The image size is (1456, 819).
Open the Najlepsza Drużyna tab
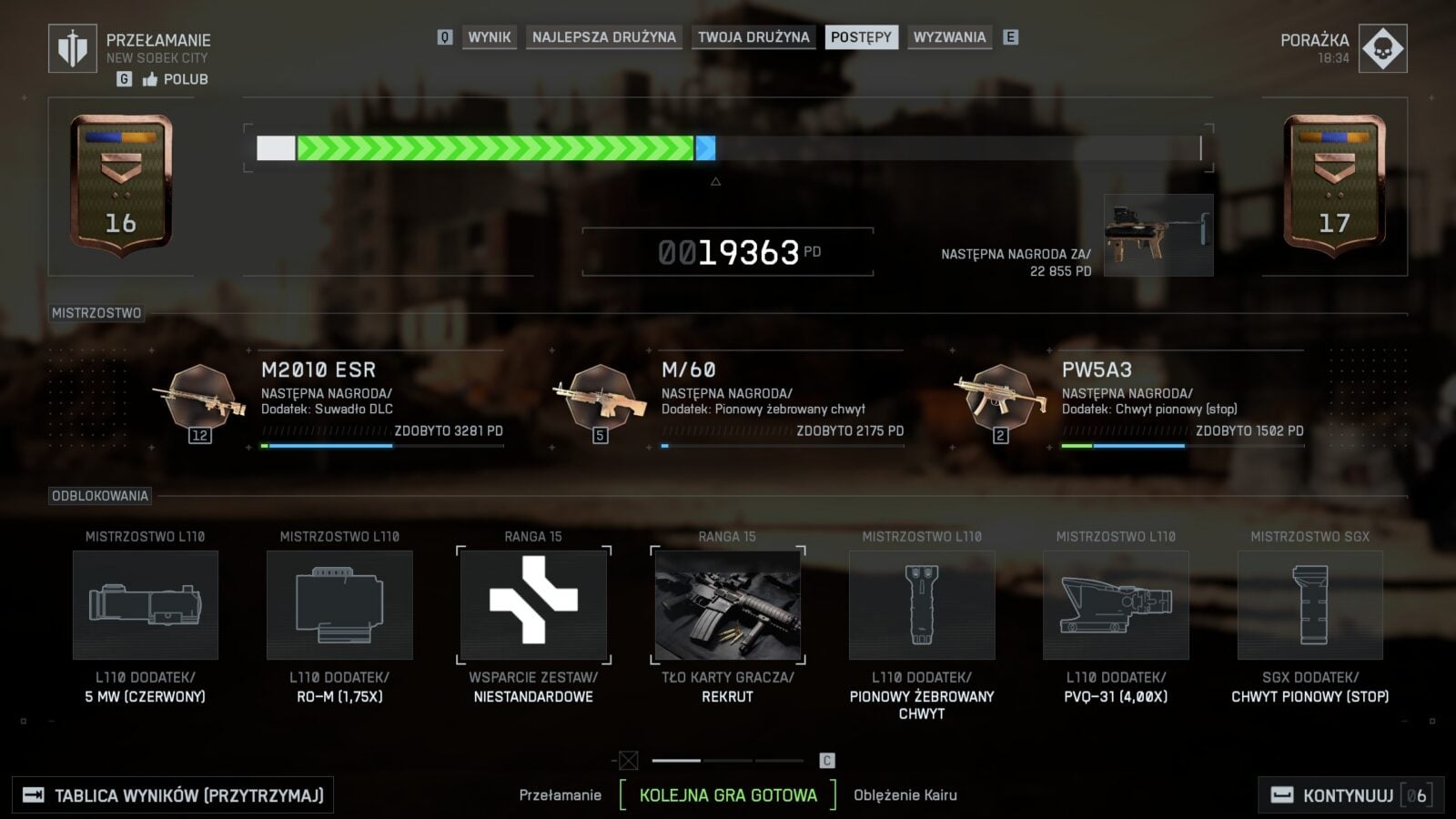603,37
